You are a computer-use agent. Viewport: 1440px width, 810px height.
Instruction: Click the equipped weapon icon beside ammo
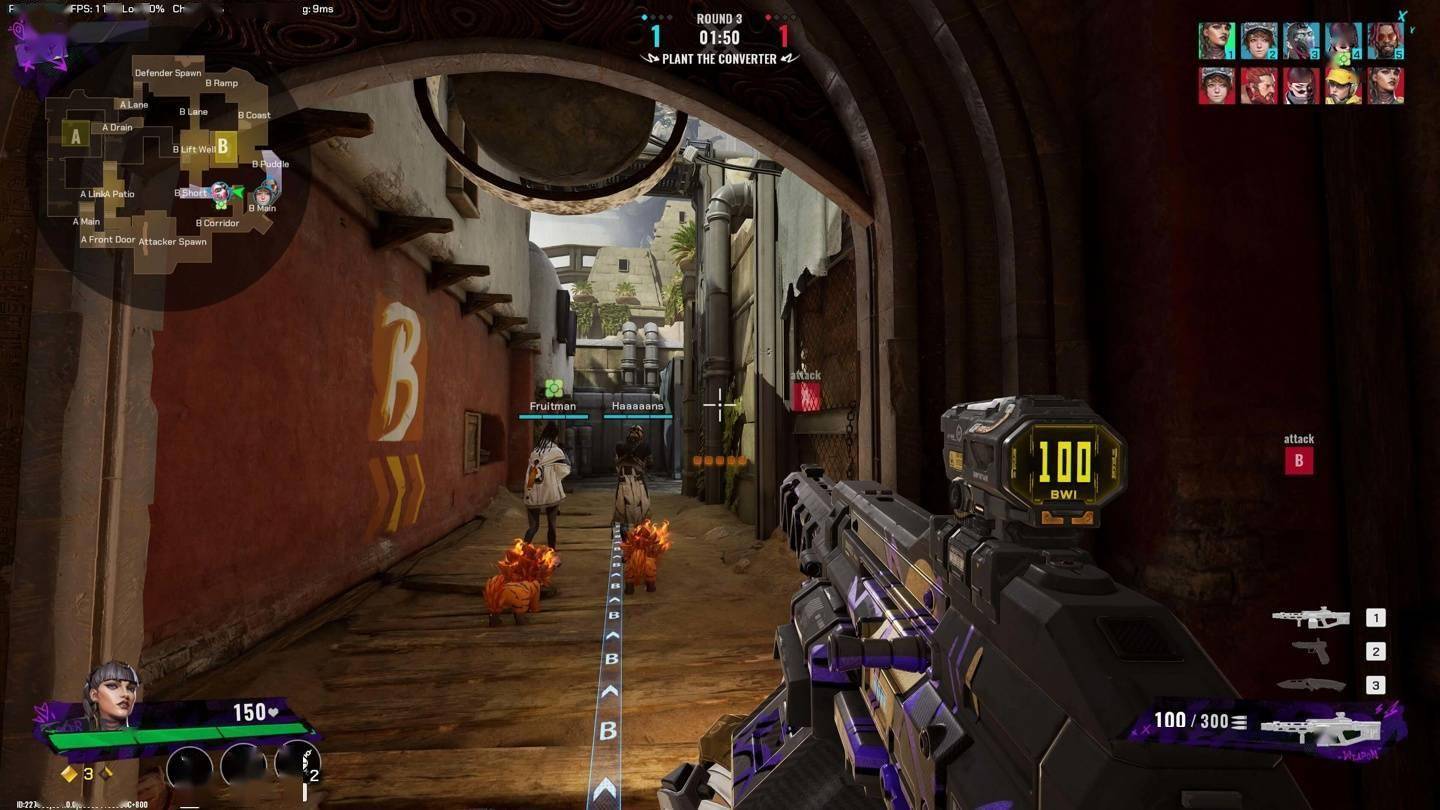[x=1320, y=727]
